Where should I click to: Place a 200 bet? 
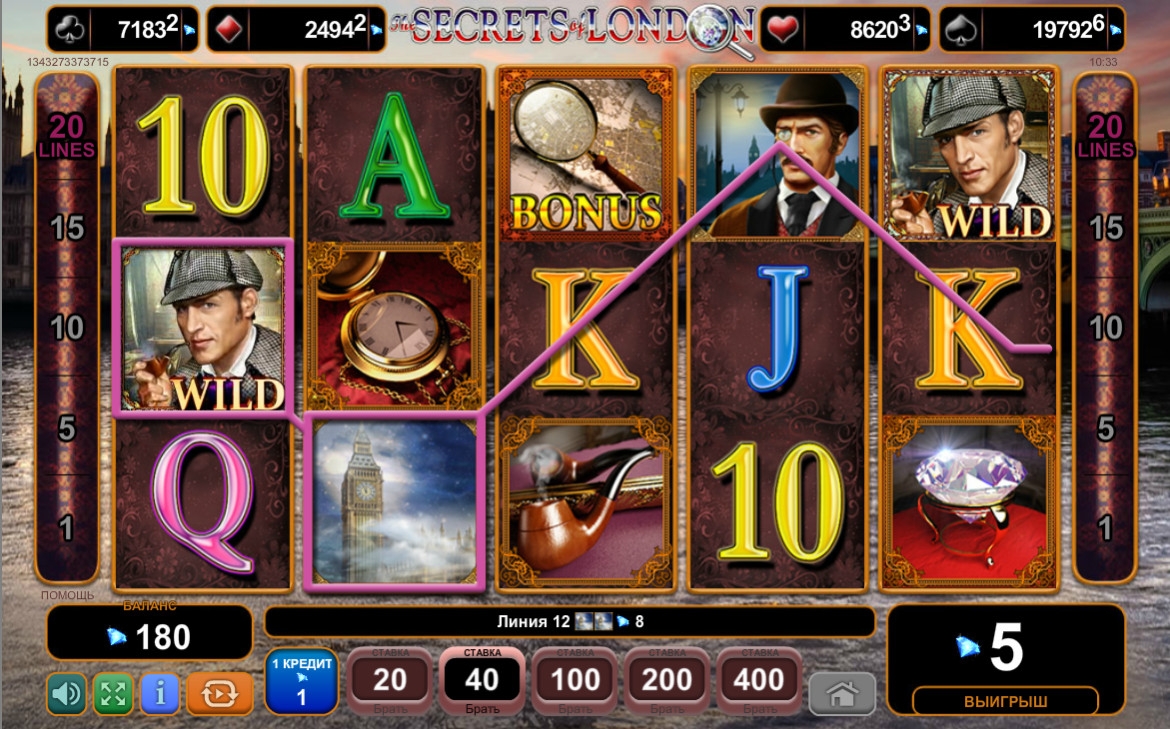pyautogui.click(x=667, y=681)
